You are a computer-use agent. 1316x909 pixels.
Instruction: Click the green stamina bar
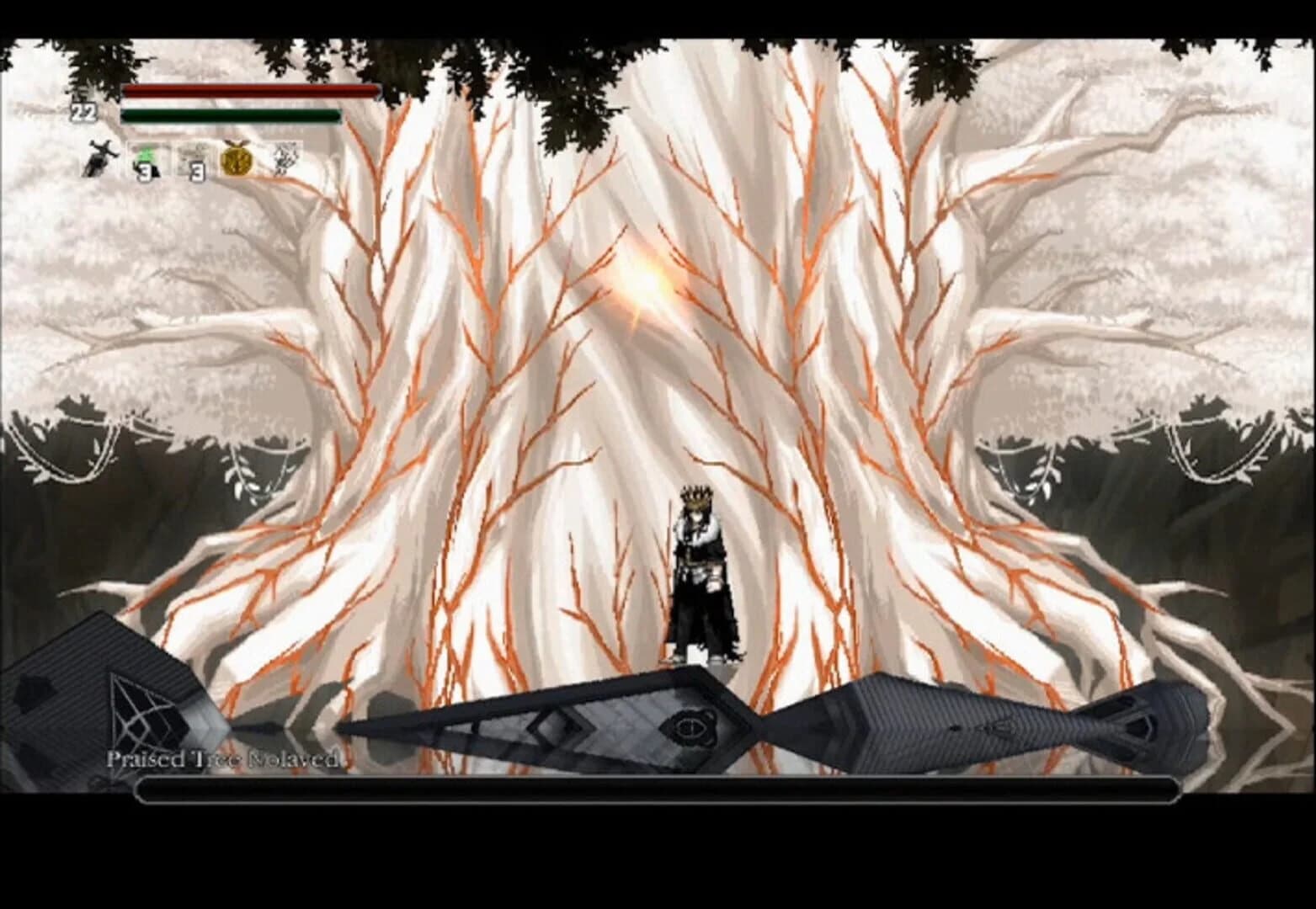click(x=232, y=116)
